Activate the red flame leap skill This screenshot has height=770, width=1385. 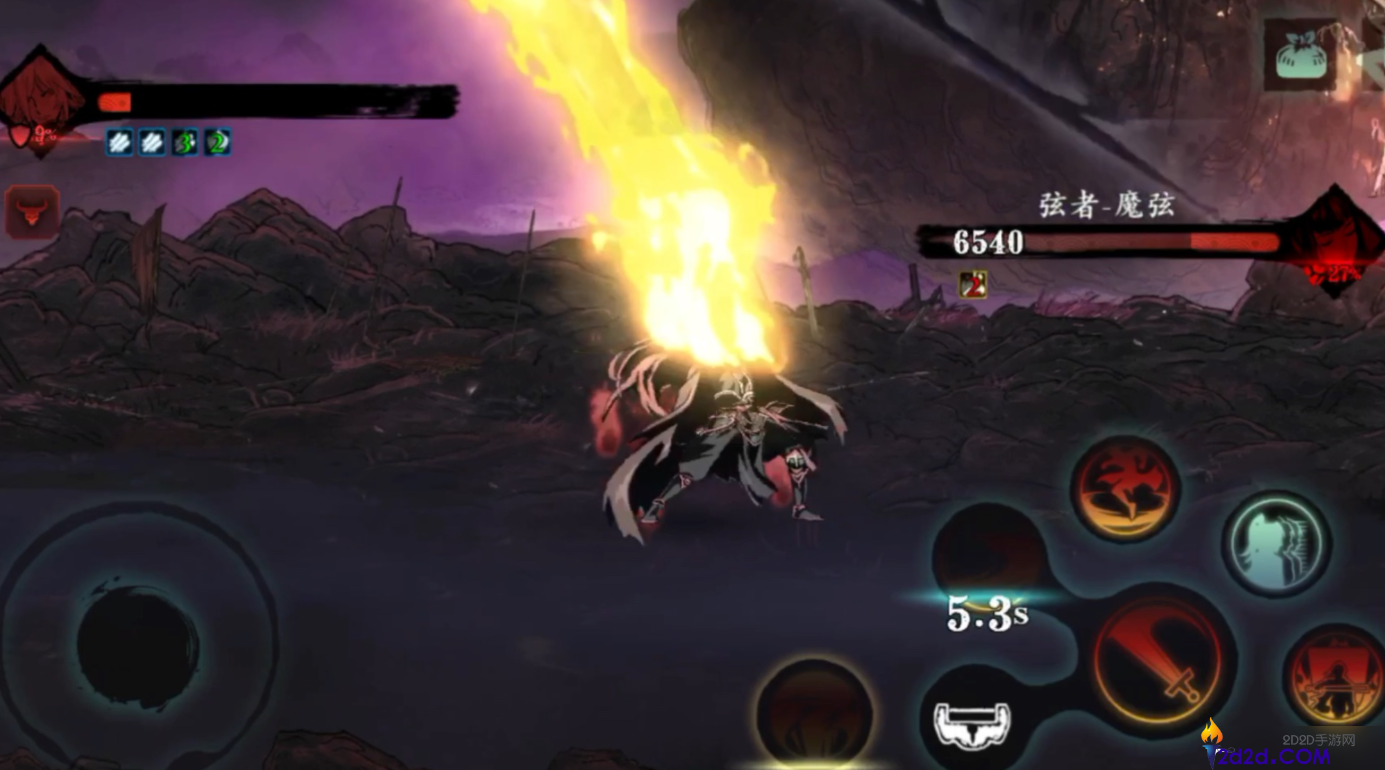tap(1125, 489)
